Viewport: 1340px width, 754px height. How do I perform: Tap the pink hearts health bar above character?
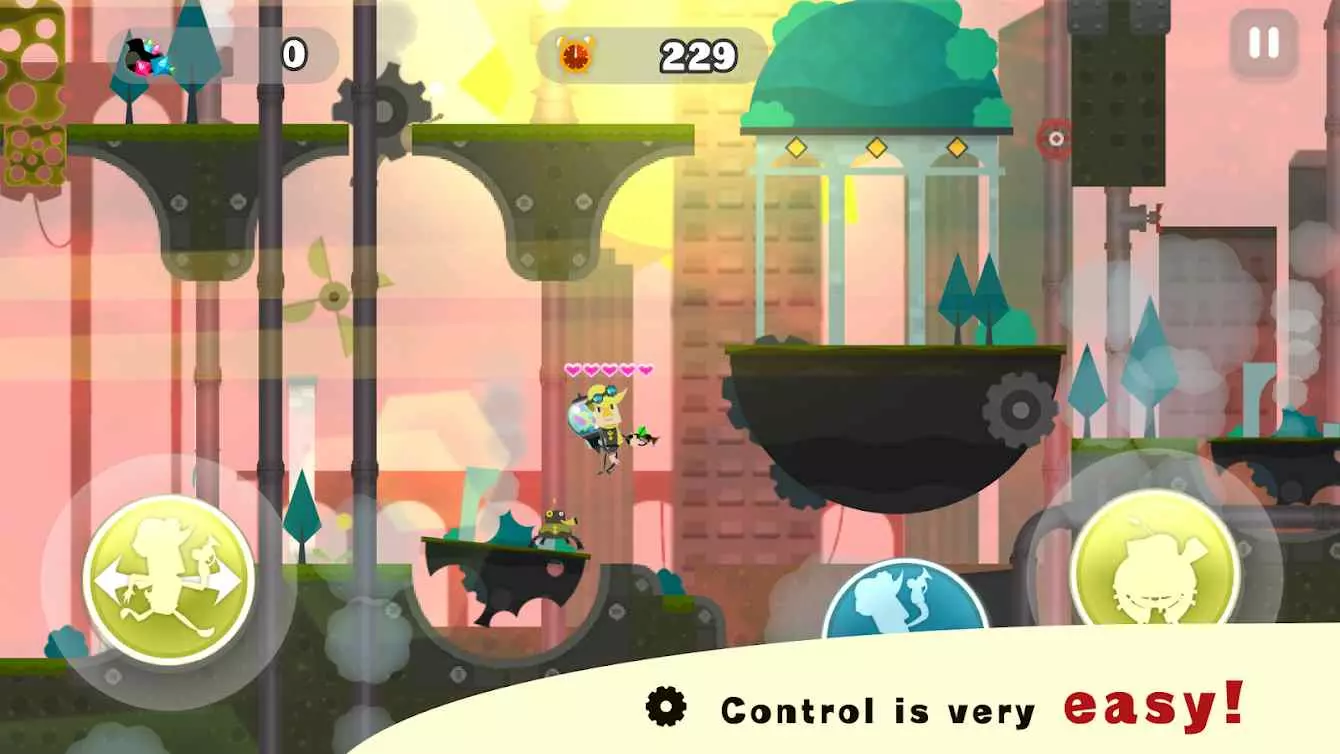[x=609, y=369]
